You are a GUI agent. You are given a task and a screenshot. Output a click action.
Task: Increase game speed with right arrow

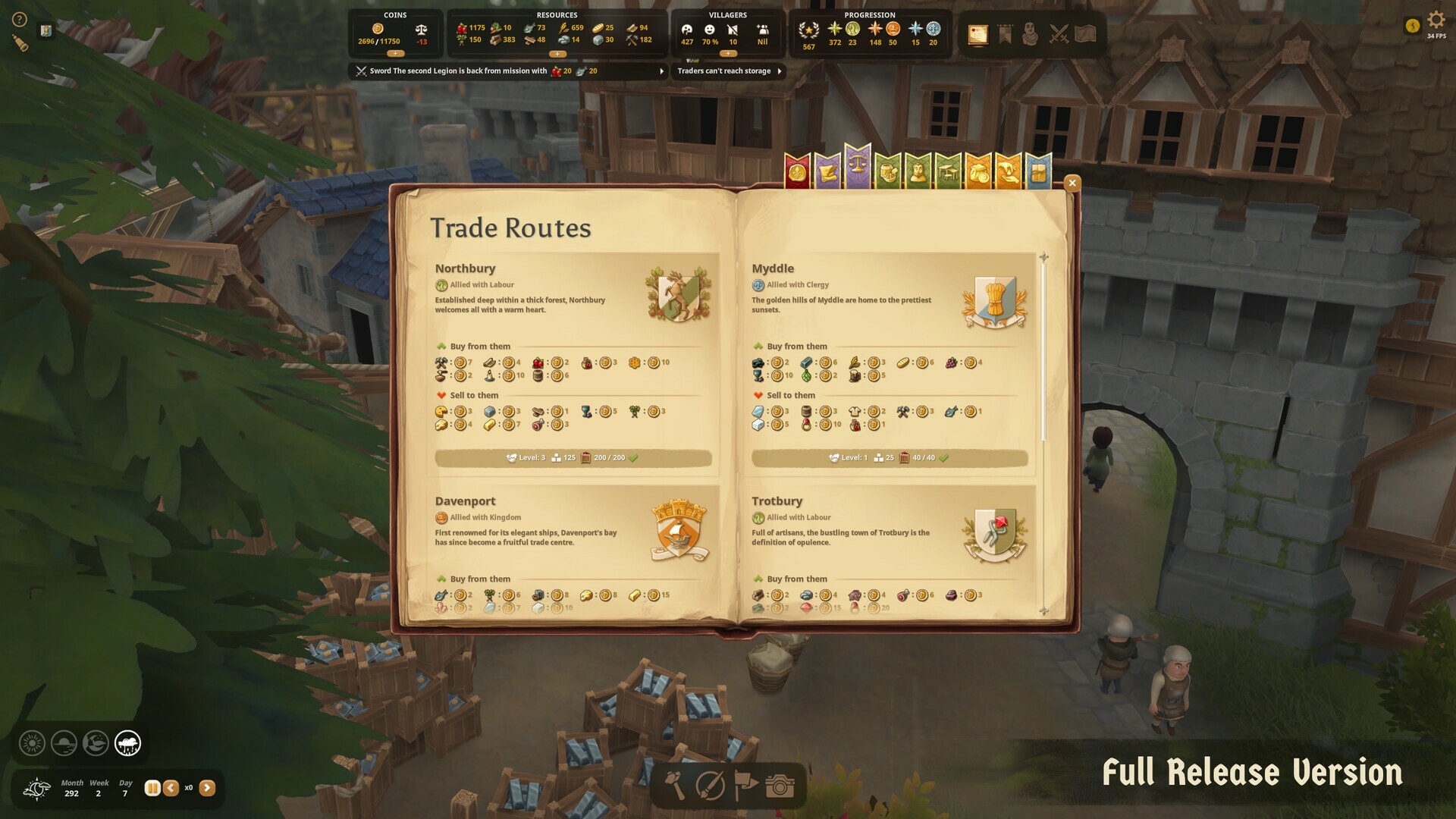click(208, 787)
